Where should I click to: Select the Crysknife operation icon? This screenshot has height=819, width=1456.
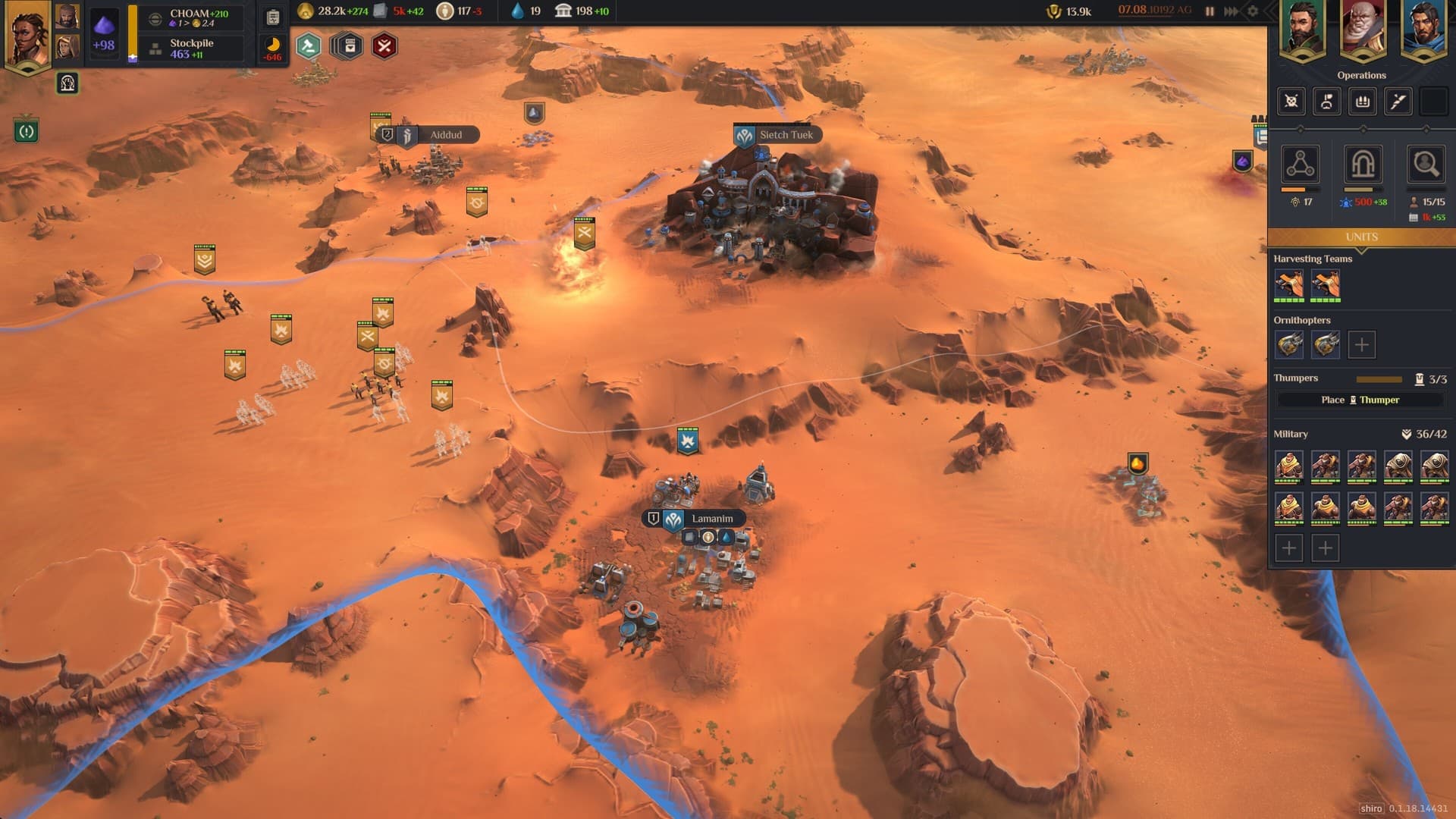tap(1398, 101)
